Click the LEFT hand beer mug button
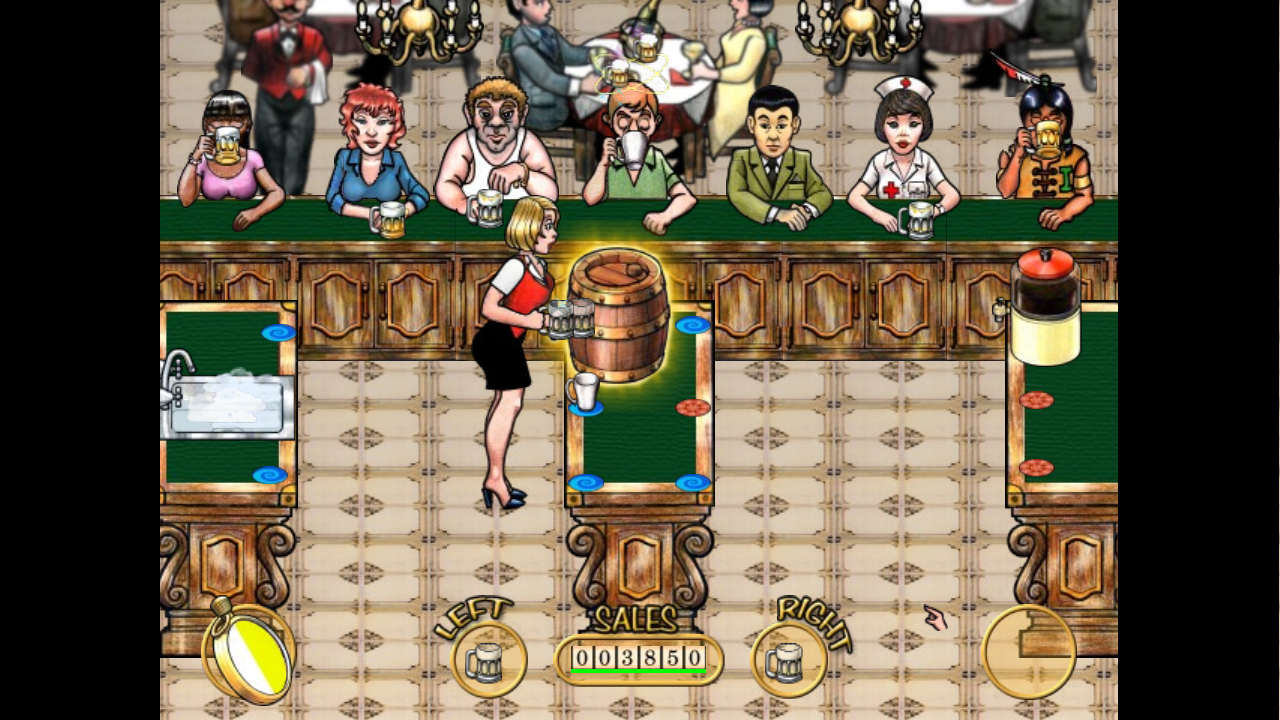The width and height of the screenshot is (1280, 720). point(488,661)
